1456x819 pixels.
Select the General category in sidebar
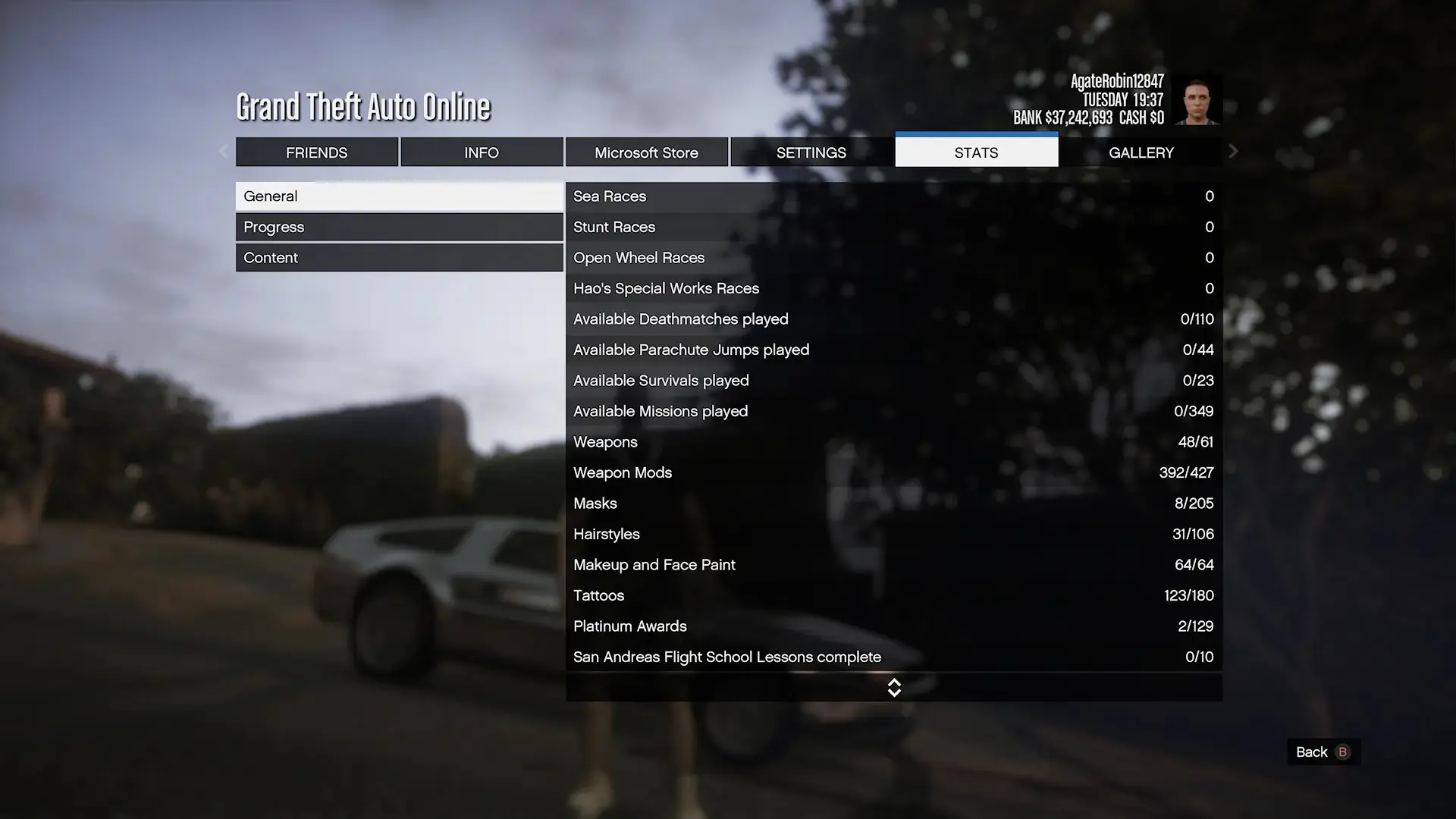tap(400, 196)
